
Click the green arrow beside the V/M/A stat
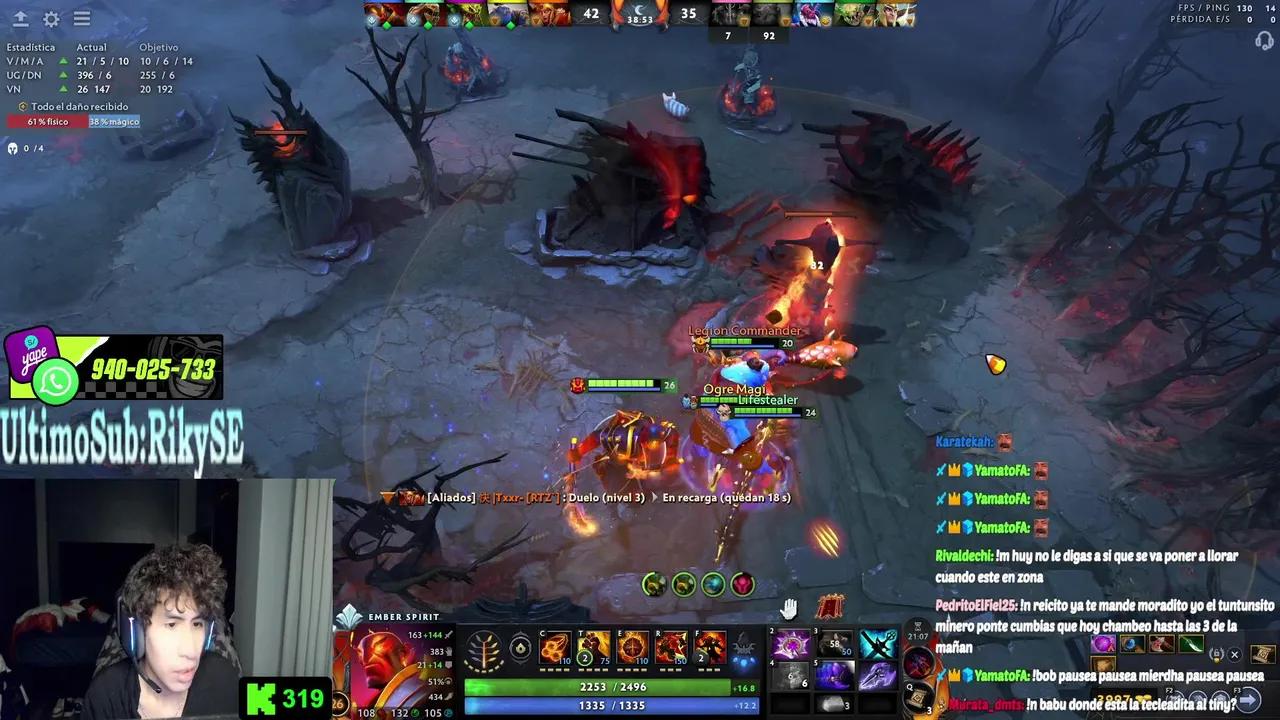click(64, 61)
